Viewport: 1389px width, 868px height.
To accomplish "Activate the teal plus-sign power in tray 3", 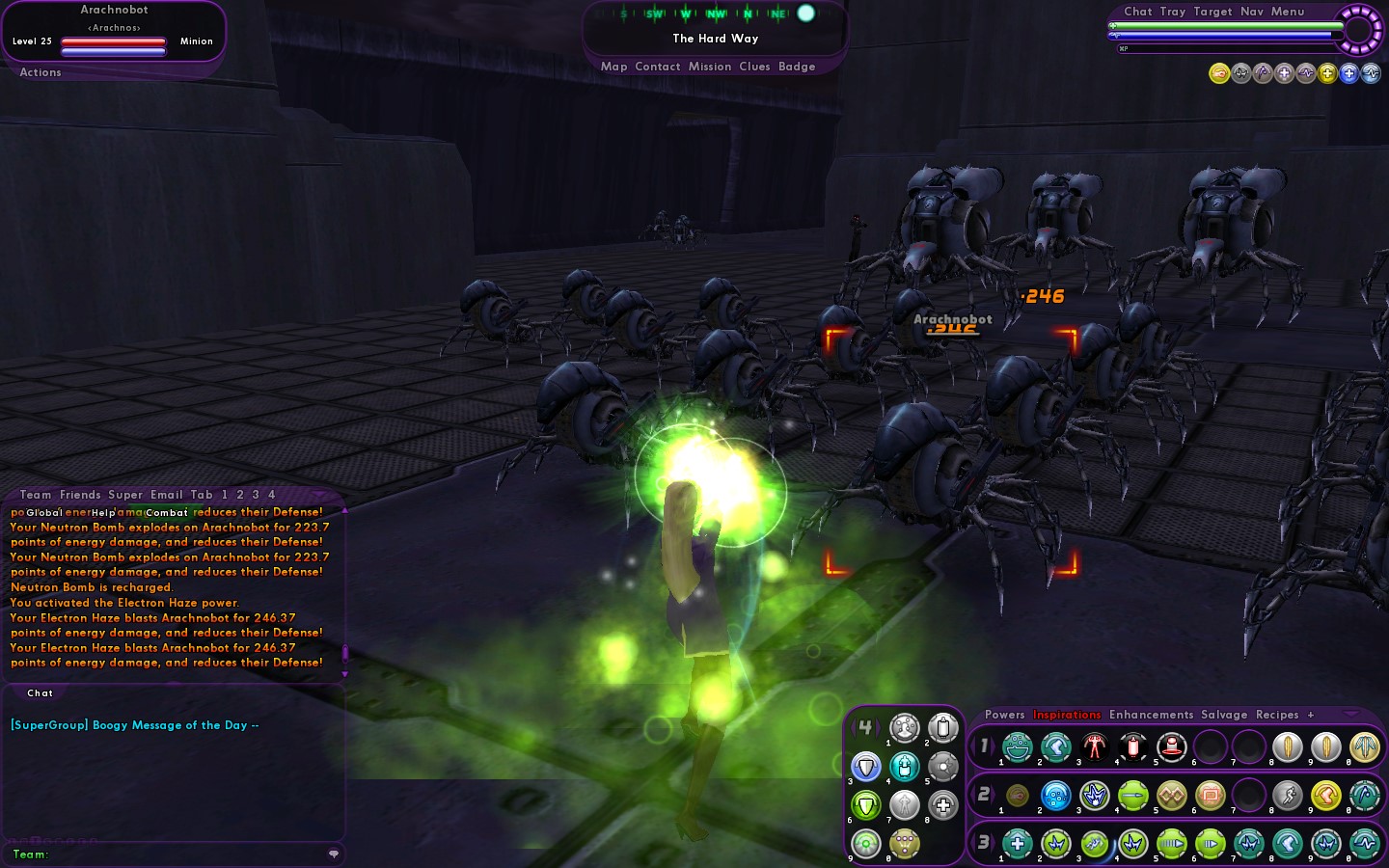I will (x=1018, y=843).
